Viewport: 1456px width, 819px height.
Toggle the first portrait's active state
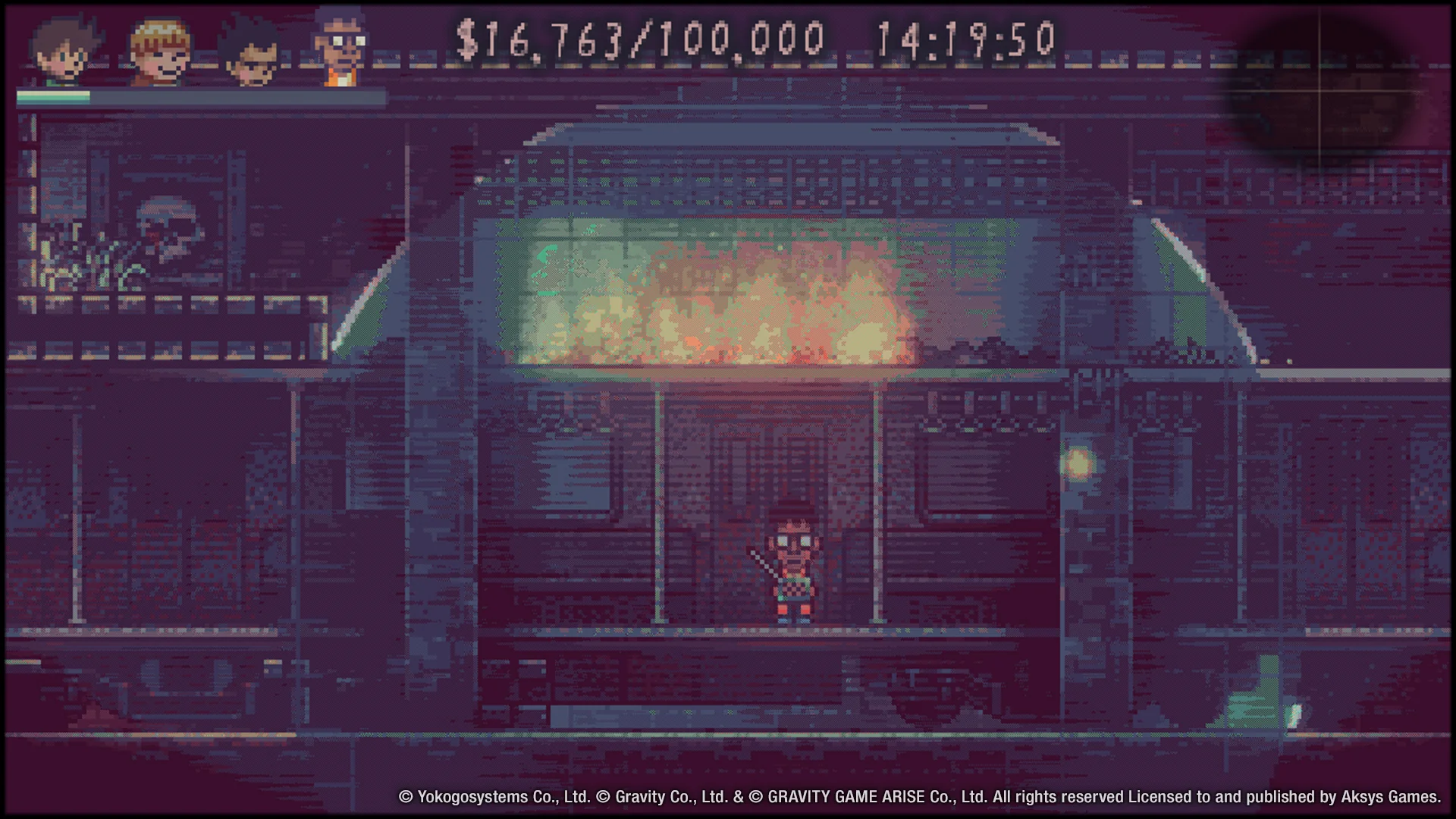point(64,49)
